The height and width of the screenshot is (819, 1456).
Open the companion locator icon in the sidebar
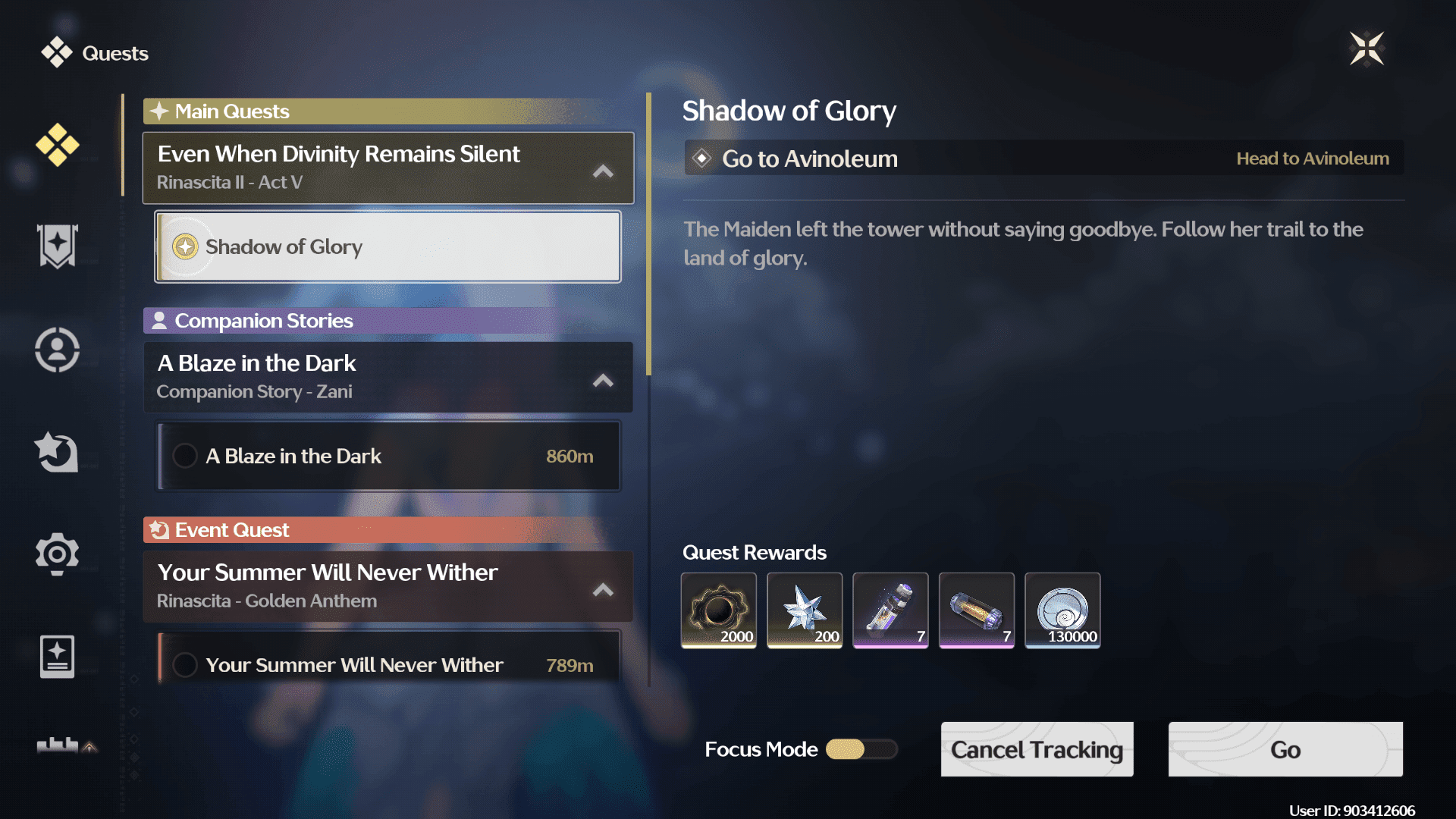point(59,349)
